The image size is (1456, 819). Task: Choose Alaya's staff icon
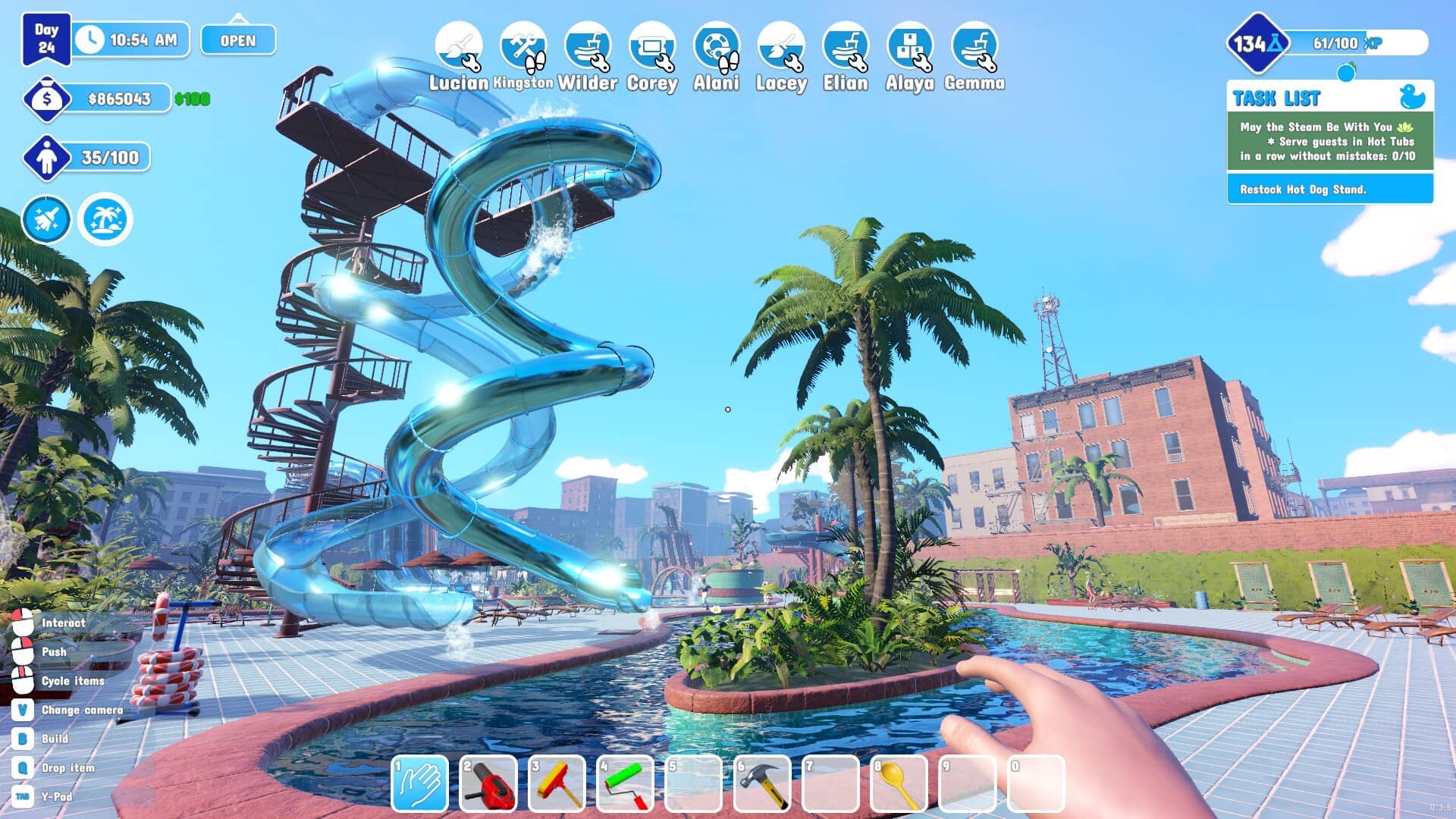[910, 46]
